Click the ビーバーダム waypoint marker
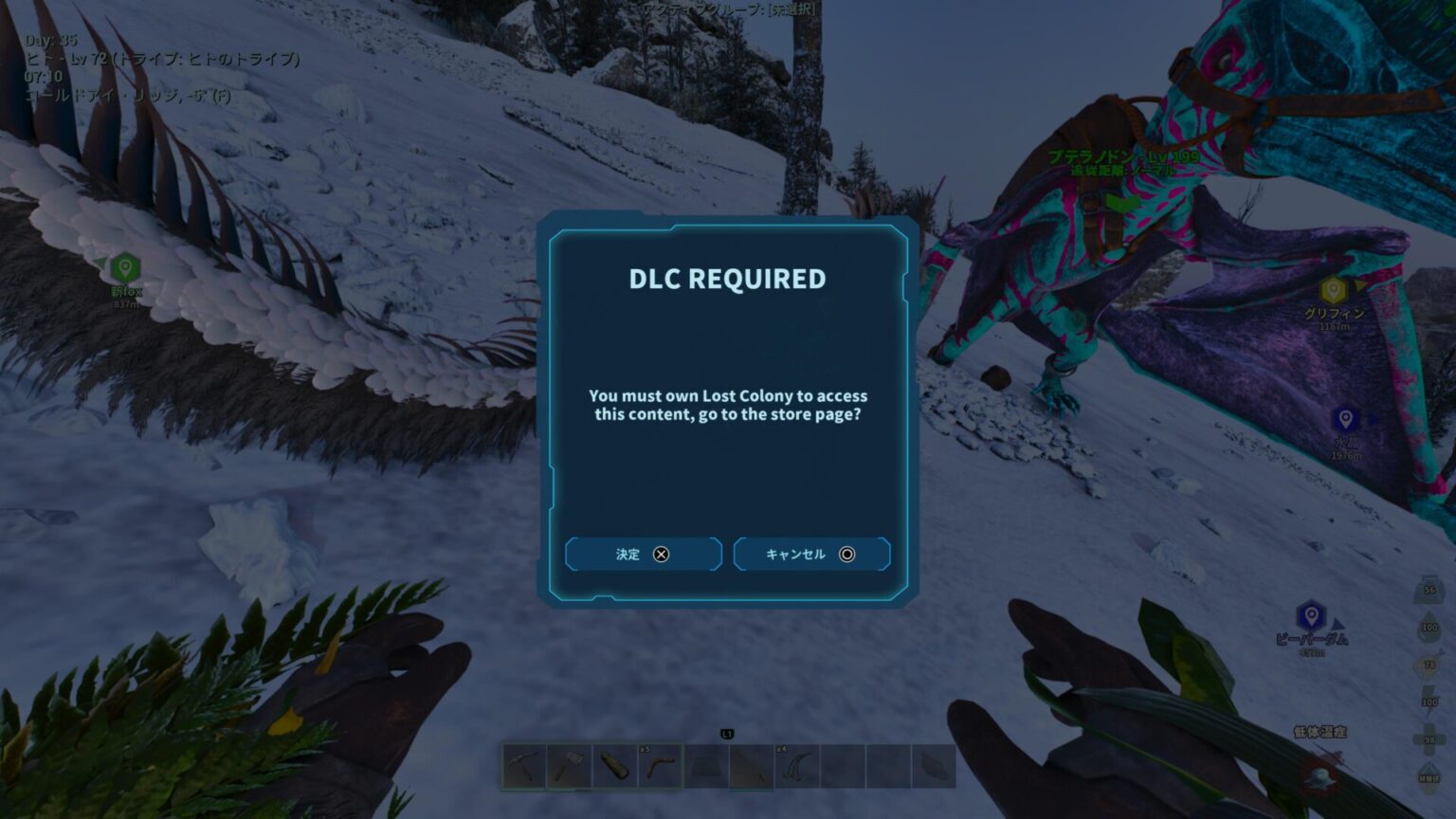 pos(1311,616)
